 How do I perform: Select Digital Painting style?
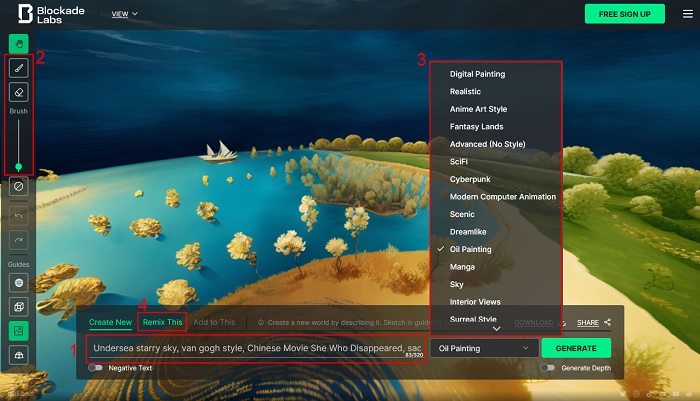coord(477,74)
